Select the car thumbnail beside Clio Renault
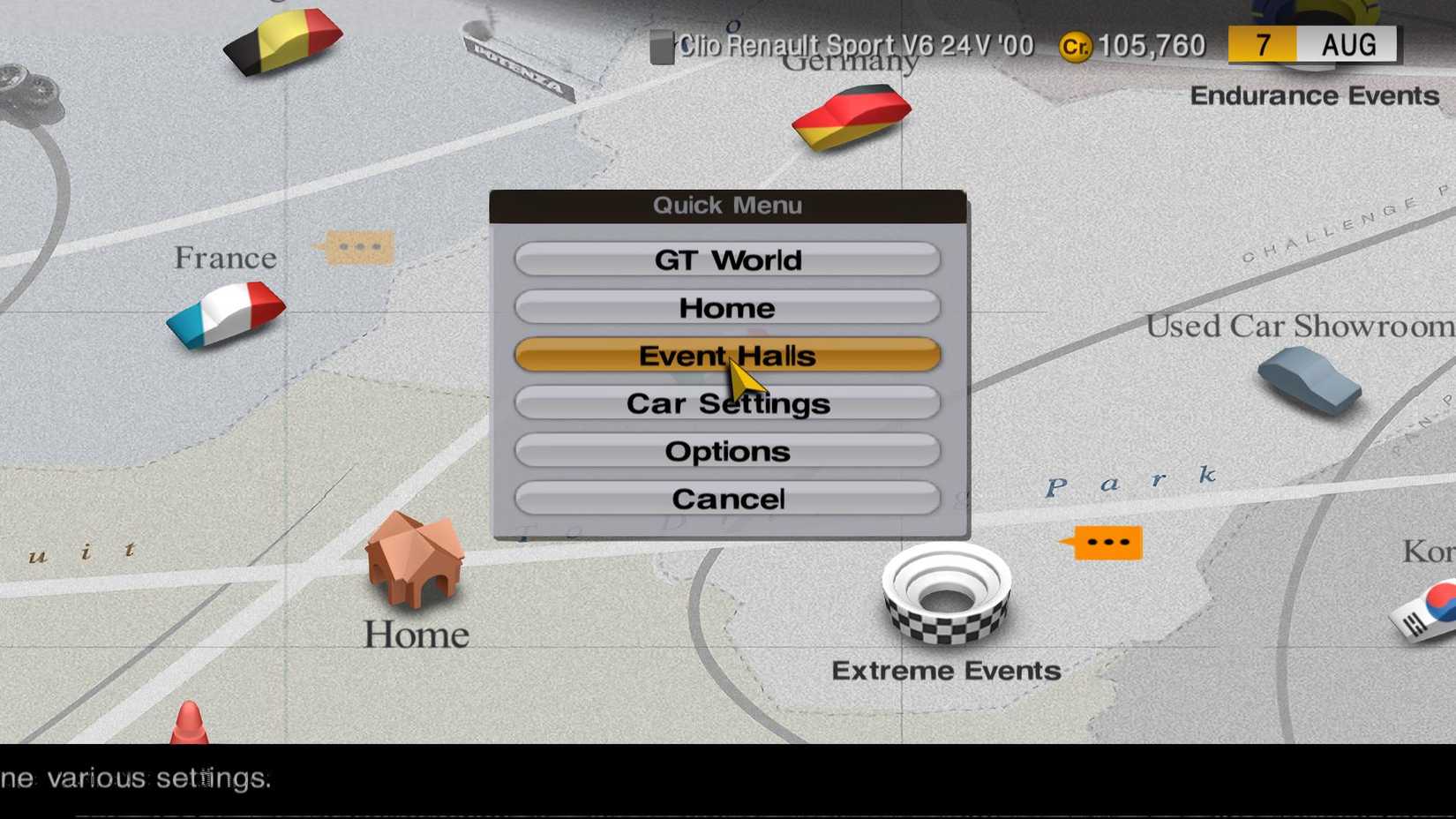Image resolution: width=1456 pixels, height=819 pixels. click(661, 49)
